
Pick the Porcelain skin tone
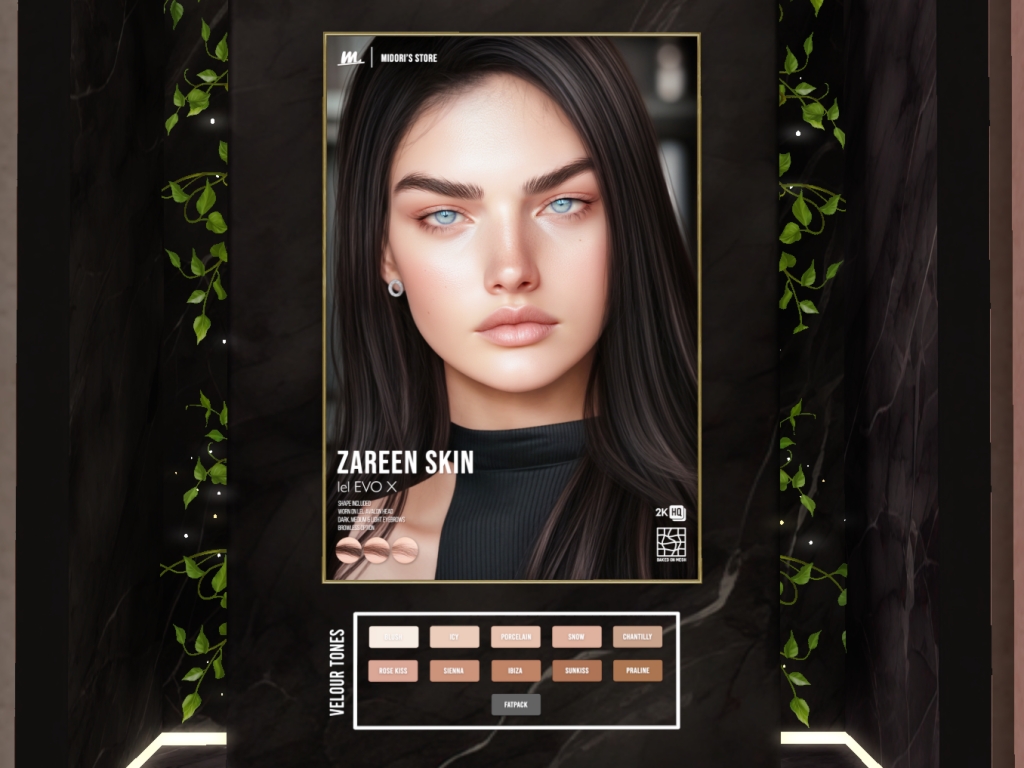coord(516,637)
